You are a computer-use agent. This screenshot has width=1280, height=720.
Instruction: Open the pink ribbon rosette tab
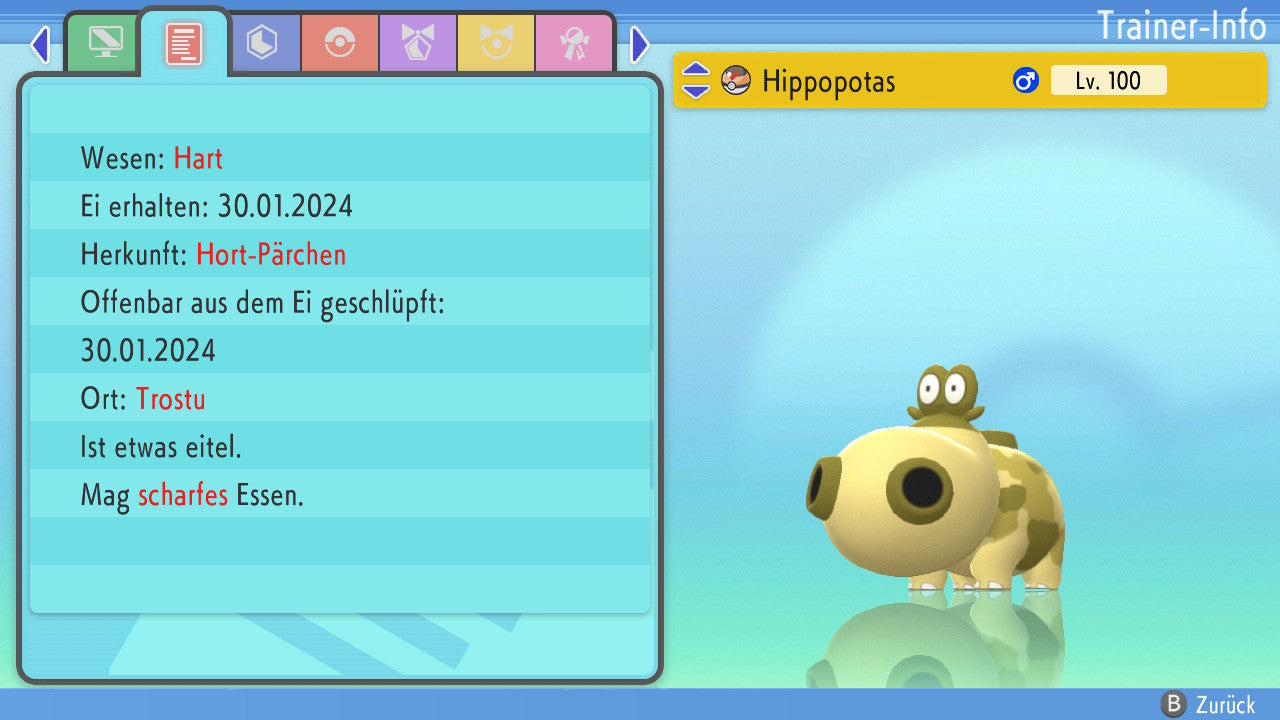(574, 44)
